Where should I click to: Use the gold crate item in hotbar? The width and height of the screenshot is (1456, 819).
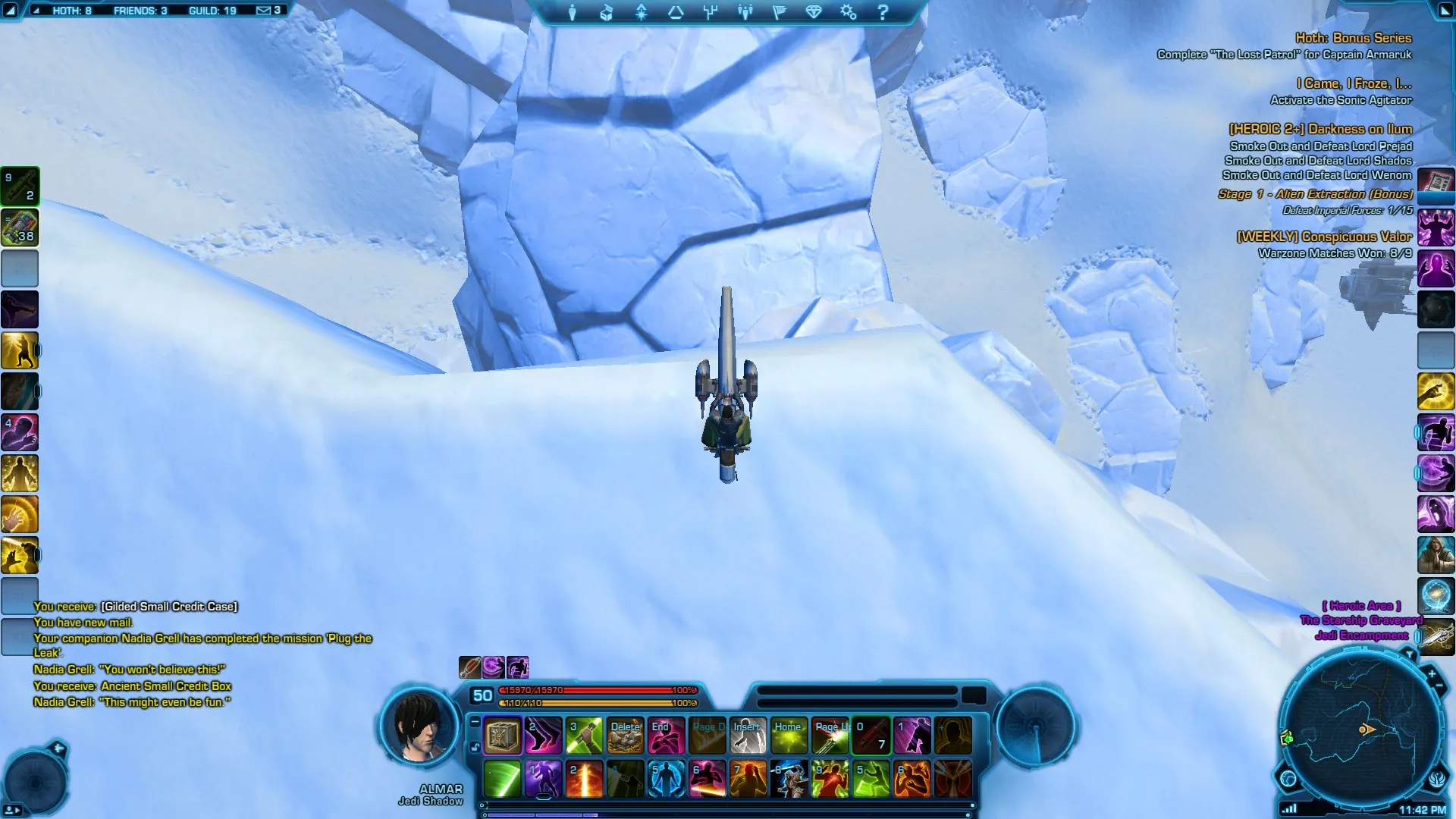[502, 736]
